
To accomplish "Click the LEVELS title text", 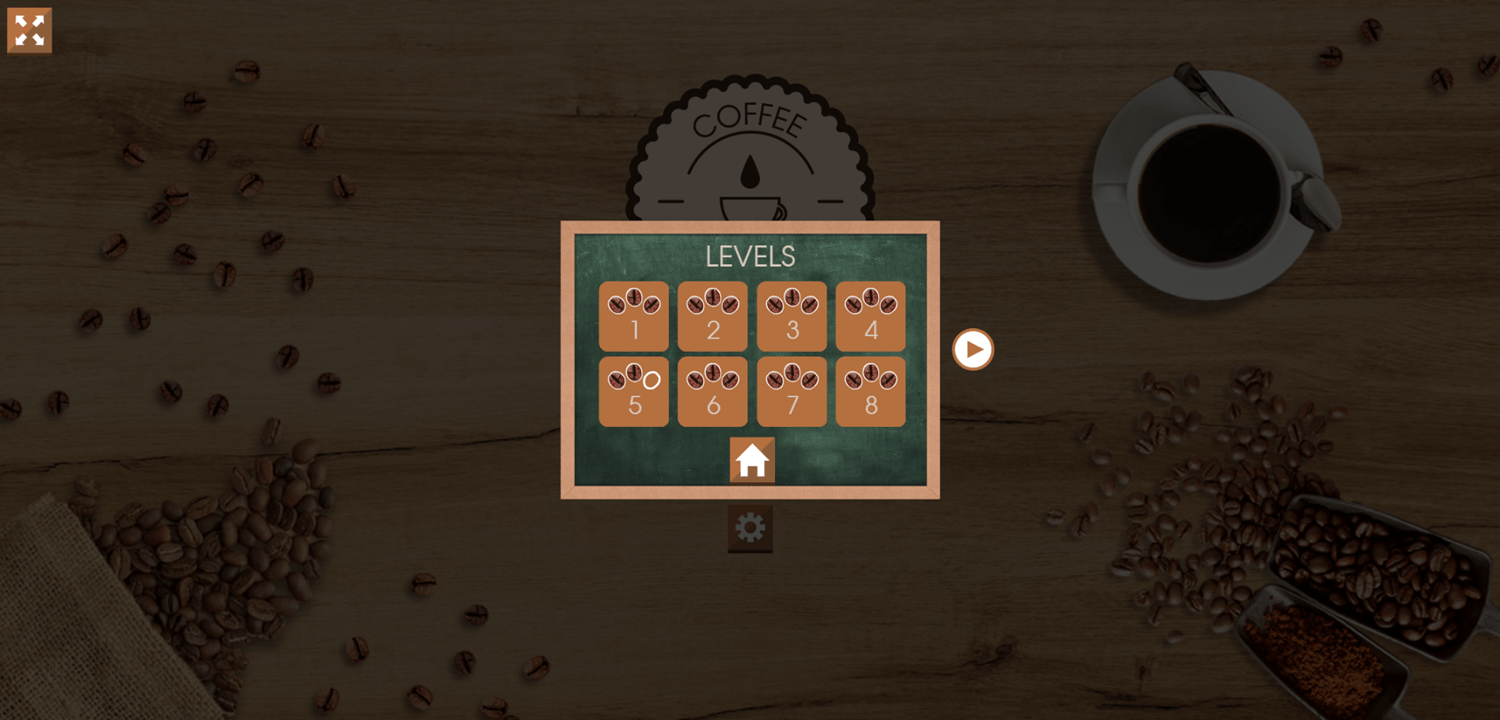I will [752, 257].
